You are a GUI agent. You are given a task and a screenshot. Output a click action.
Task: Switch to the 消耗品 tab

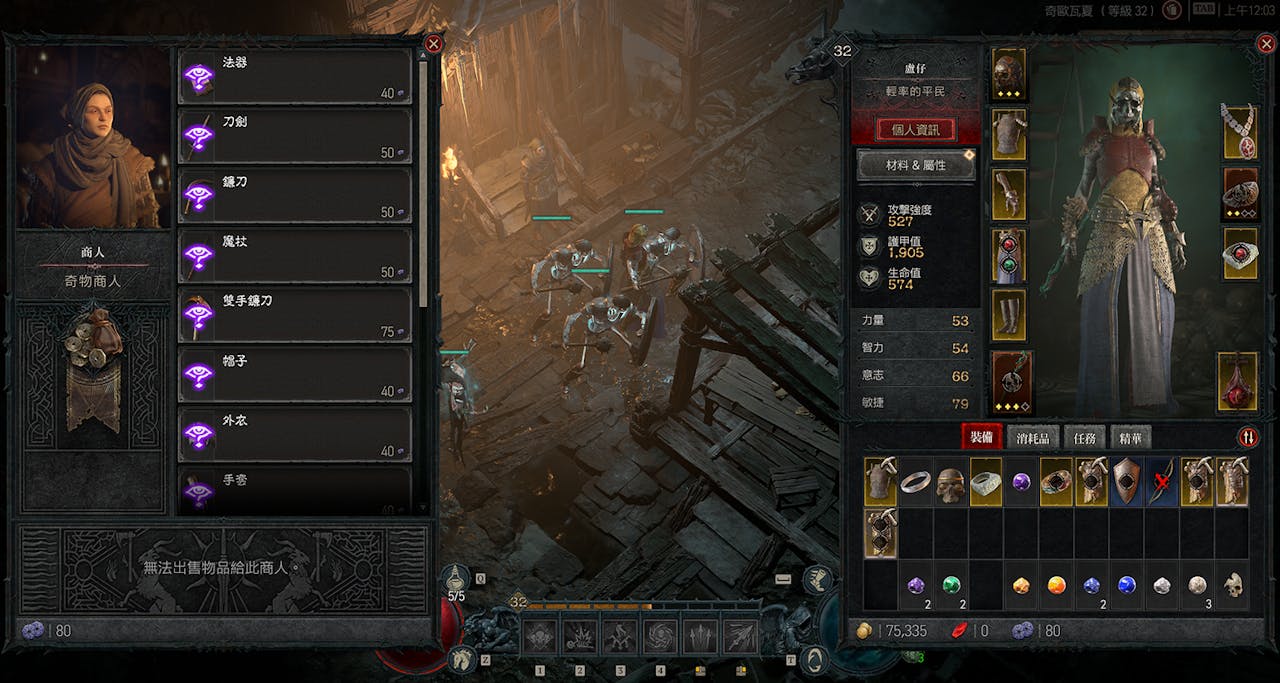(x=1033, y=437)
